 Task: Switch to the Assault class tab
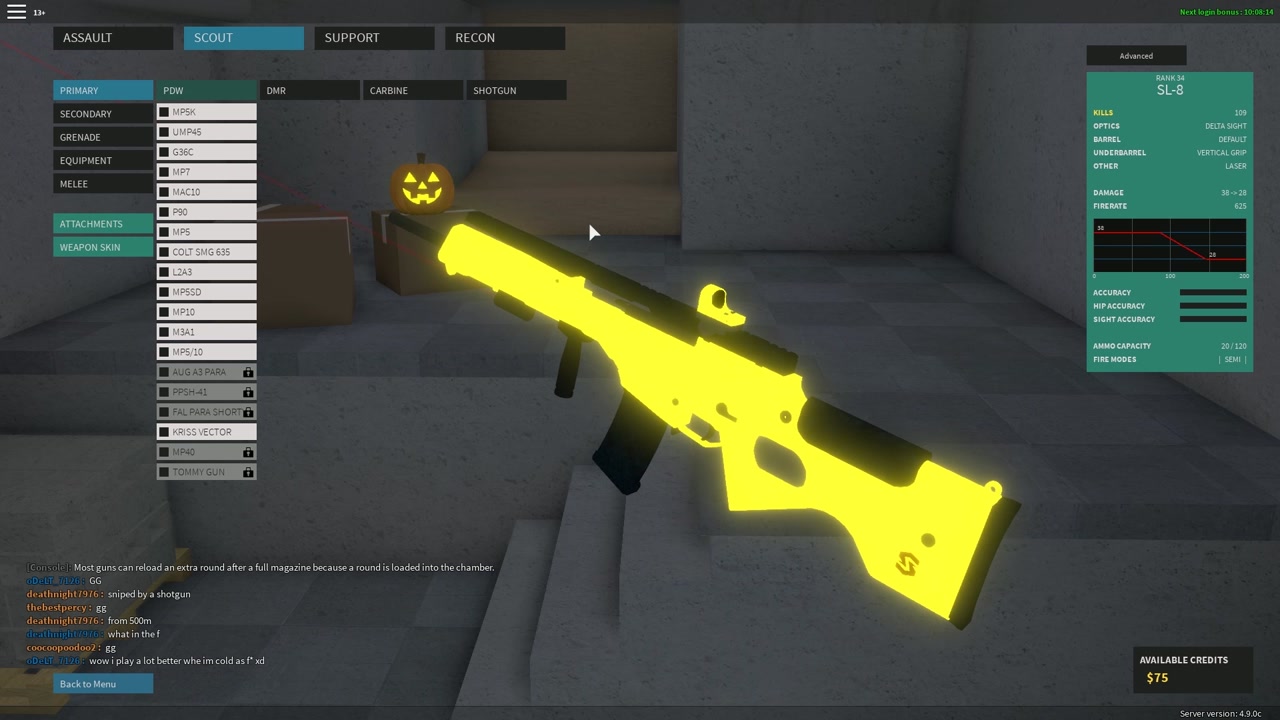click(113, 38)
